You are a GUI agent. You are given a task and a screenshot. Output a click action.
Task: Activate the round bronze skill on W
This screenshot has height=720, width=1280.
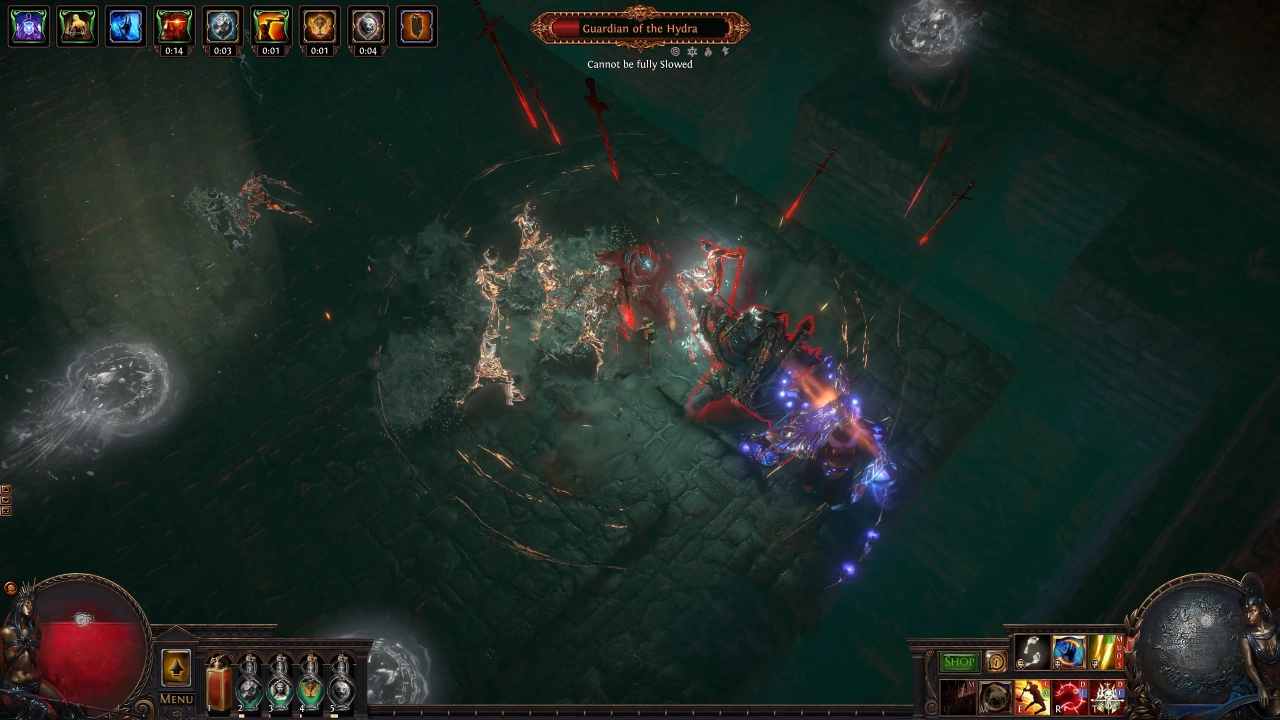[x=995, y=697]
